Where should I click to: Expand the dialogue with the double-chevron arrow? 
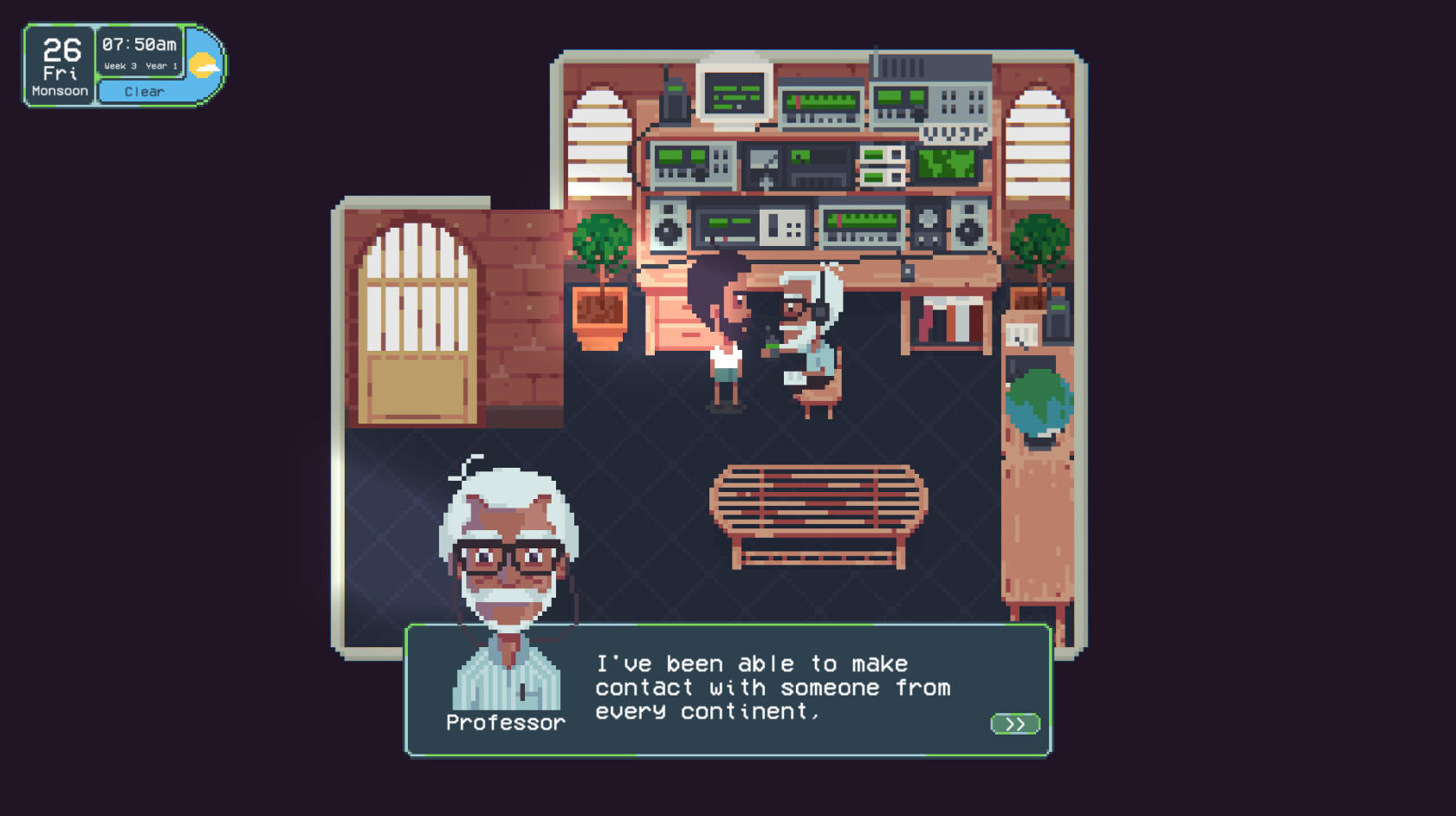point(1015,721)
